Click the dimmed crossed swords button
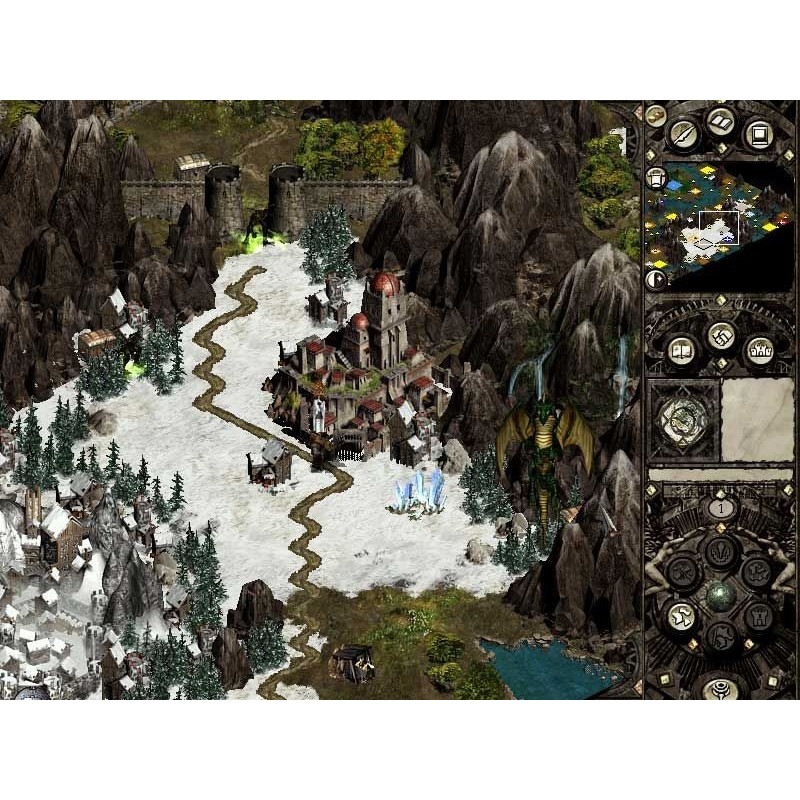Viewport: 800px width, 800px height. click(683, 572)
